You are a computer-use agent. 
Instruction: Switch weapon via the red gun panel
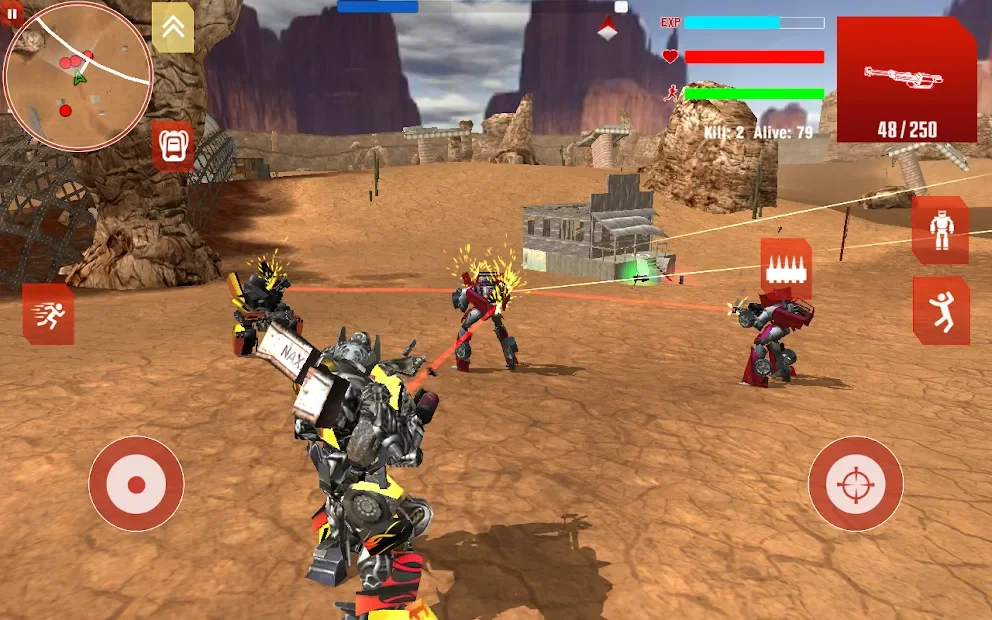[x=906, y=80]
